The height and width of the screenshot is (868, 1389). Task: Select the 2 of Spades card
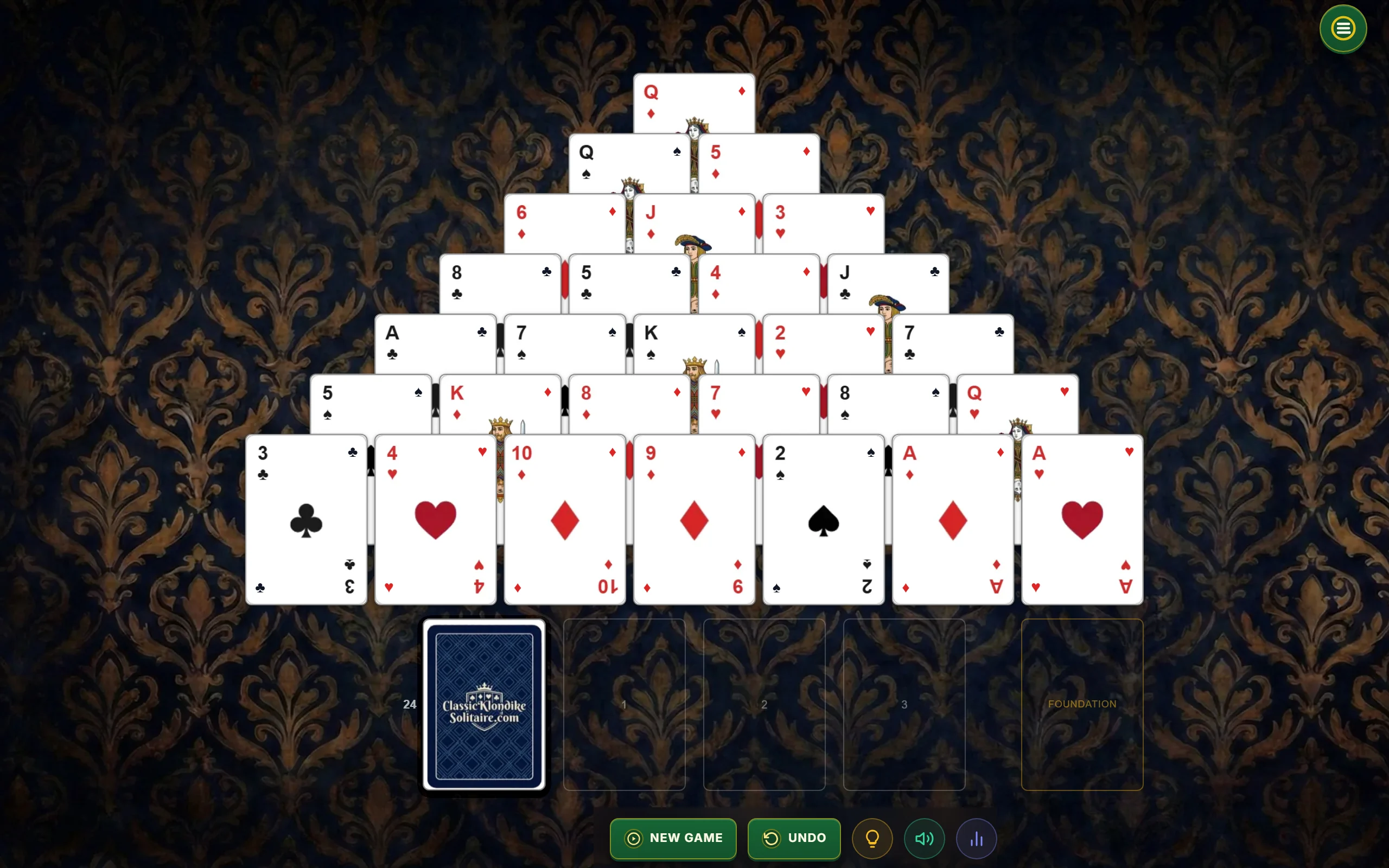click(x=823, y=520)
